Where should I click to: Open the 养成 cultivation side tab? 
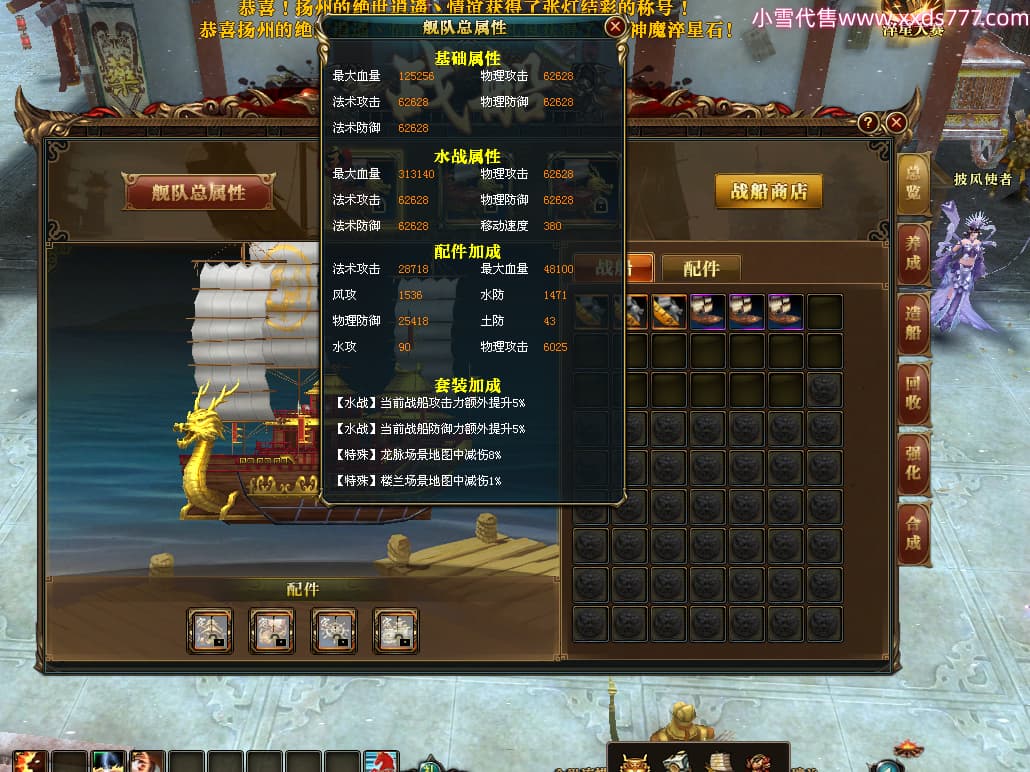[x=913, y=253]
